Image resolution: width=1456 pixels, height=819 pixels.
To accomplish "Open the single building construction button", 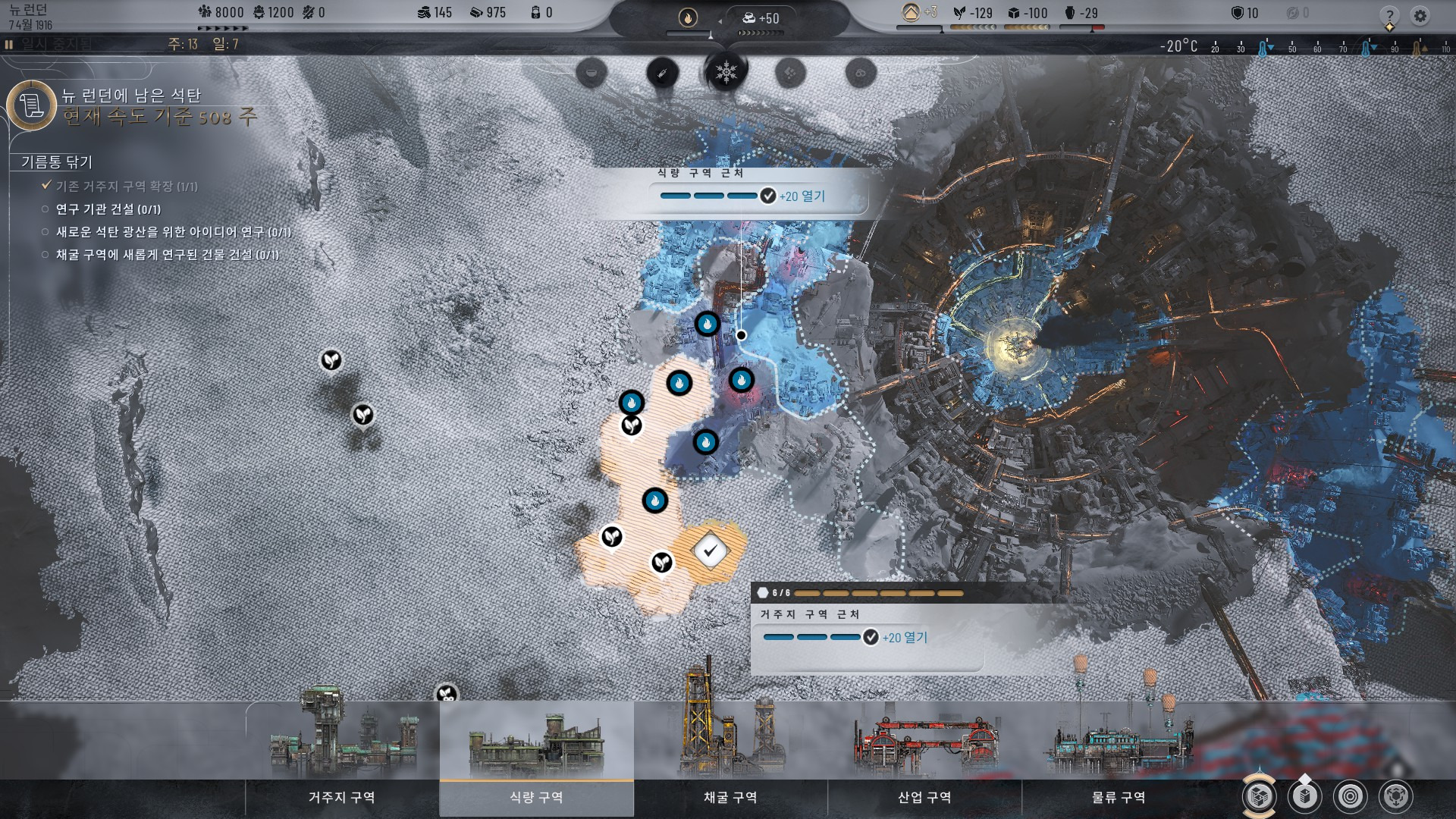I will tap(1304, 796).
